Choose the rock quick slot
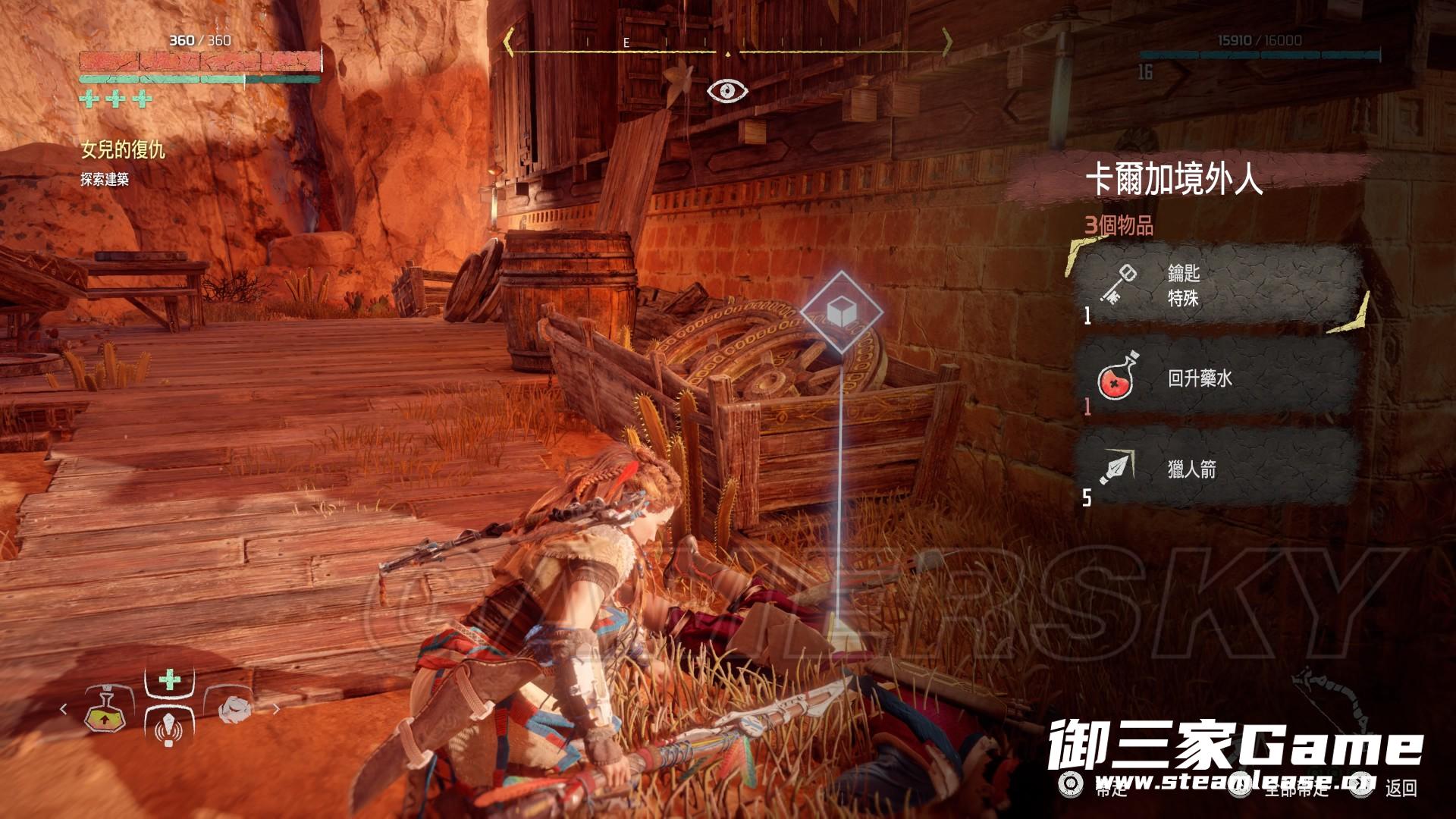The height and width of the screenshot is (819, 1456). pyautogui.click(x=235, y=708)
